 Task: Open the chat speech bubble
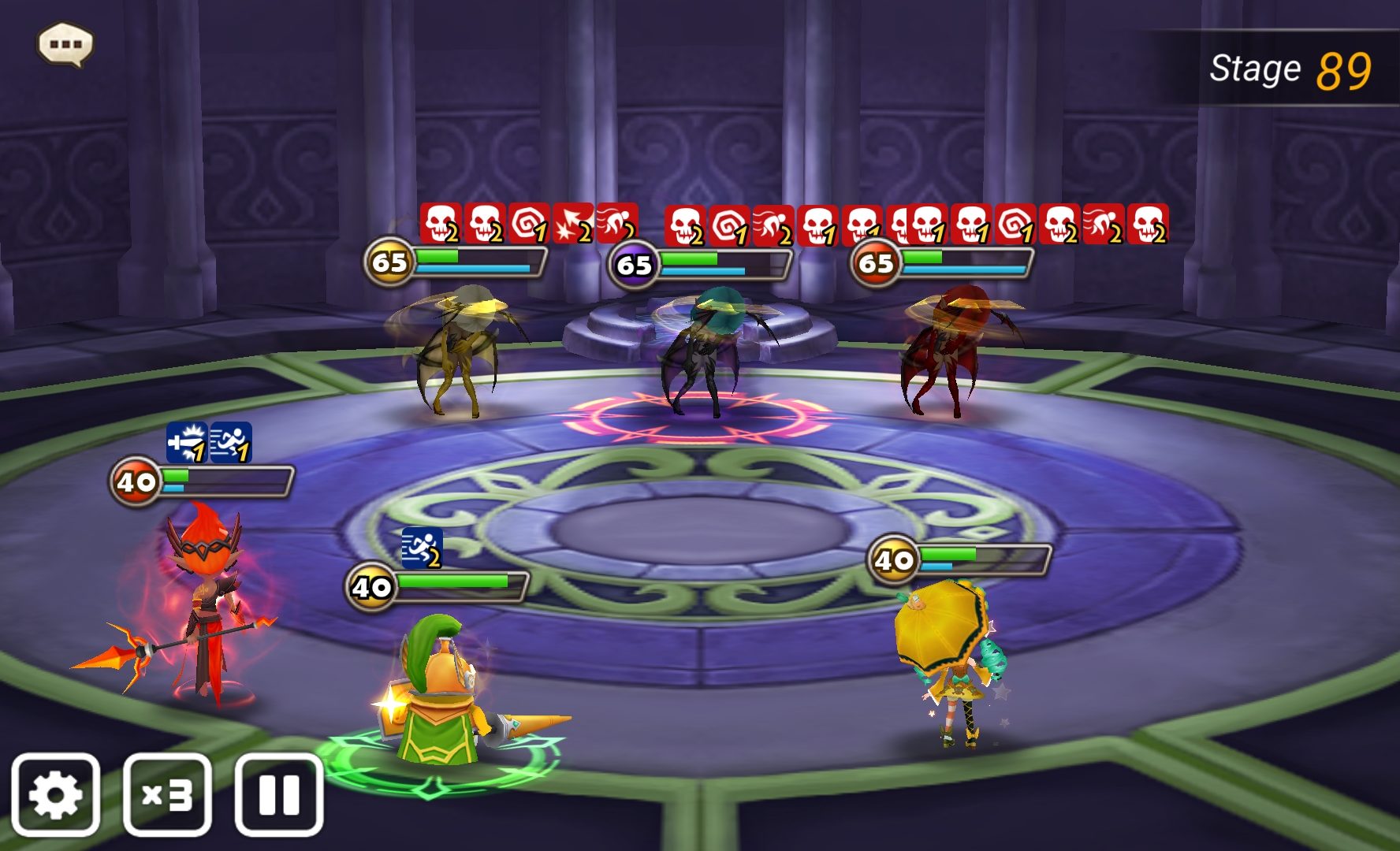[x=65, y=44]
